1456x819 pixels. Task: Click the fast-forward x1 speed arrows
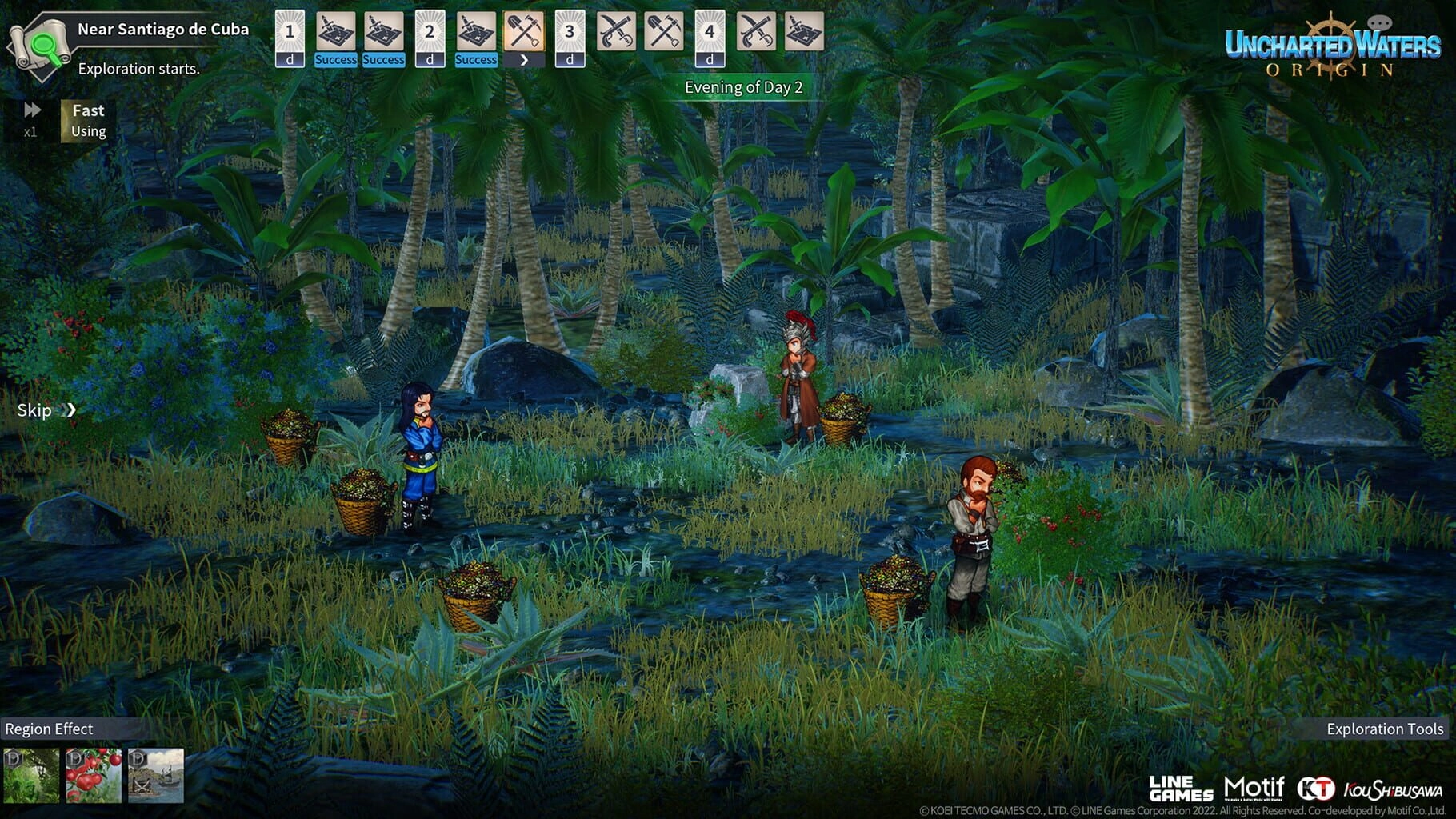31,110
